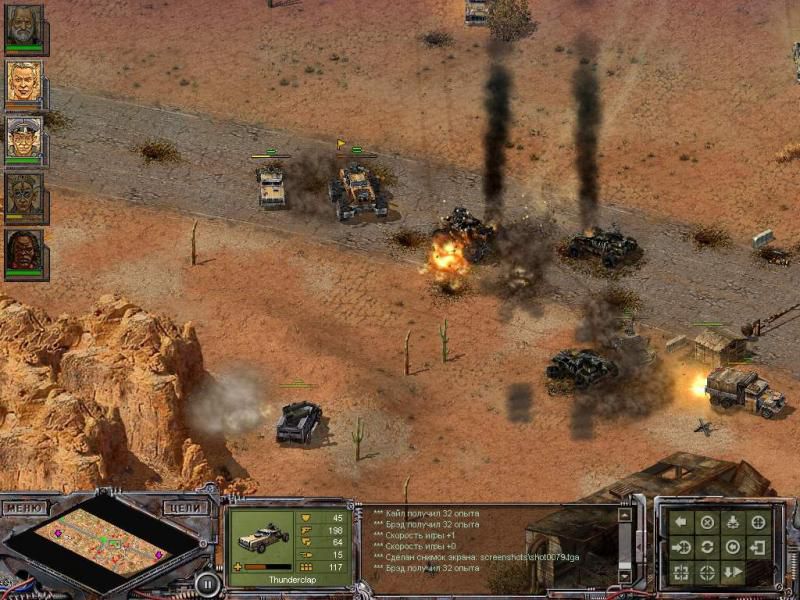Activate the left arrow command
The height and width of the screenshot is (600, 800).
point(681,521)
